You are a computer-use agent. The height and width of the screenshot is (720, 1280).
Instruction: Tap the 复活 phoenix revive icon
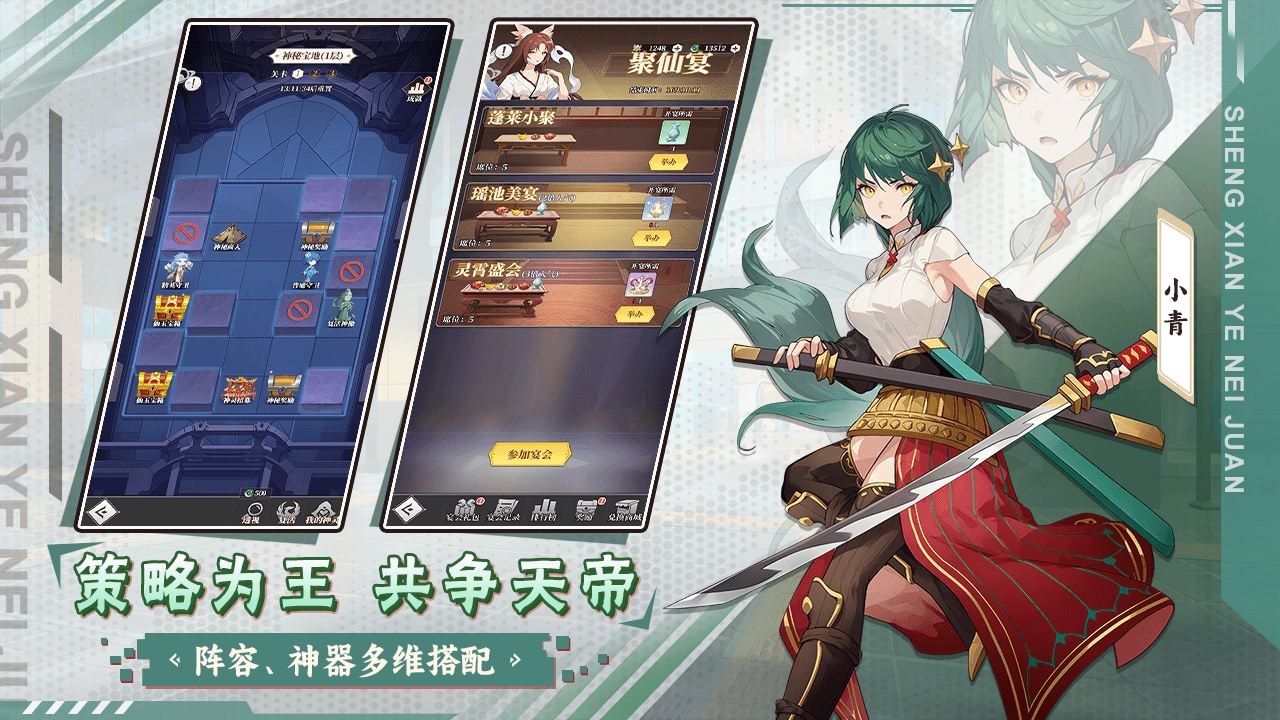tap(289, 508)
